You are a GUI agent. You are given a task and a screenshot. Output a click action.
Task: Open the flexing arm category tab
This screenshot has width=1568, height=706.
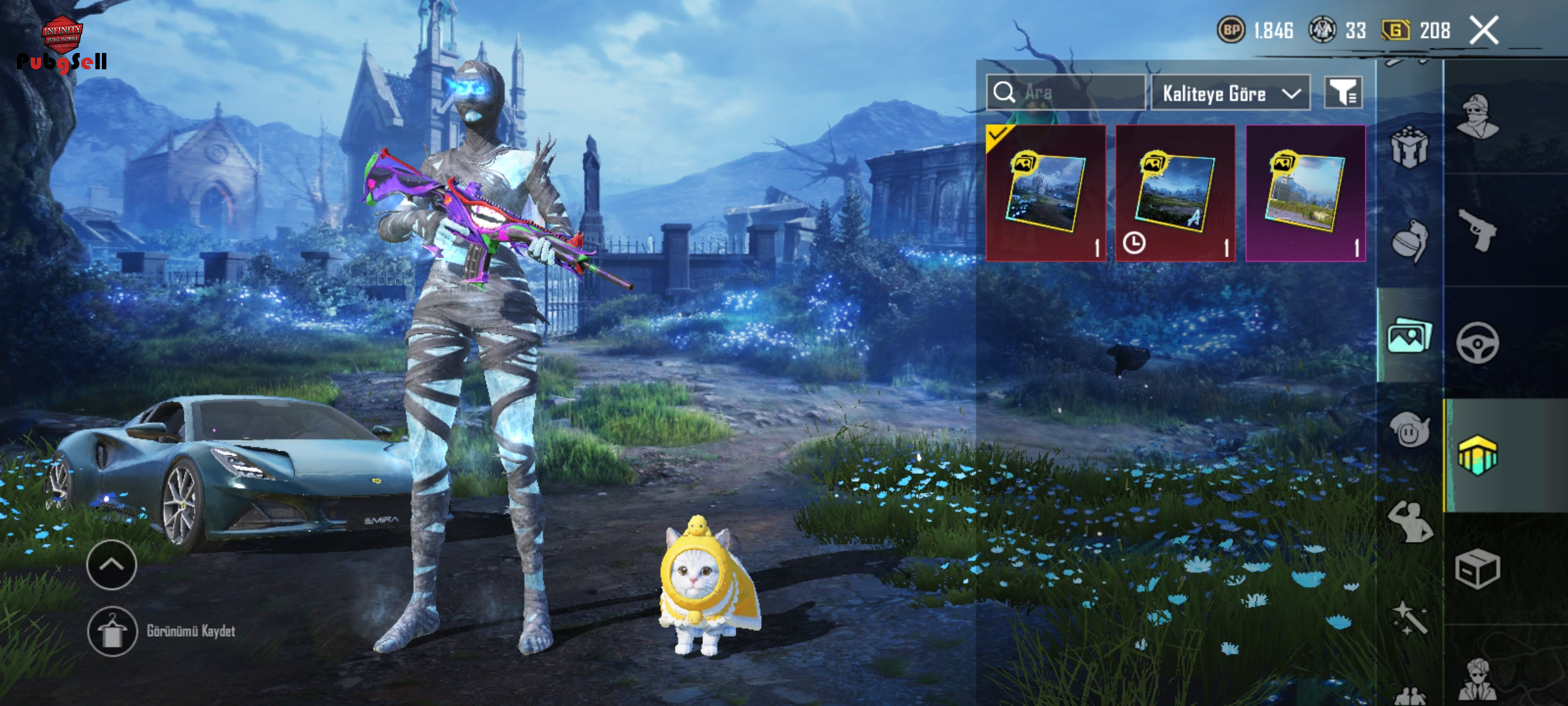point(1409,523)
